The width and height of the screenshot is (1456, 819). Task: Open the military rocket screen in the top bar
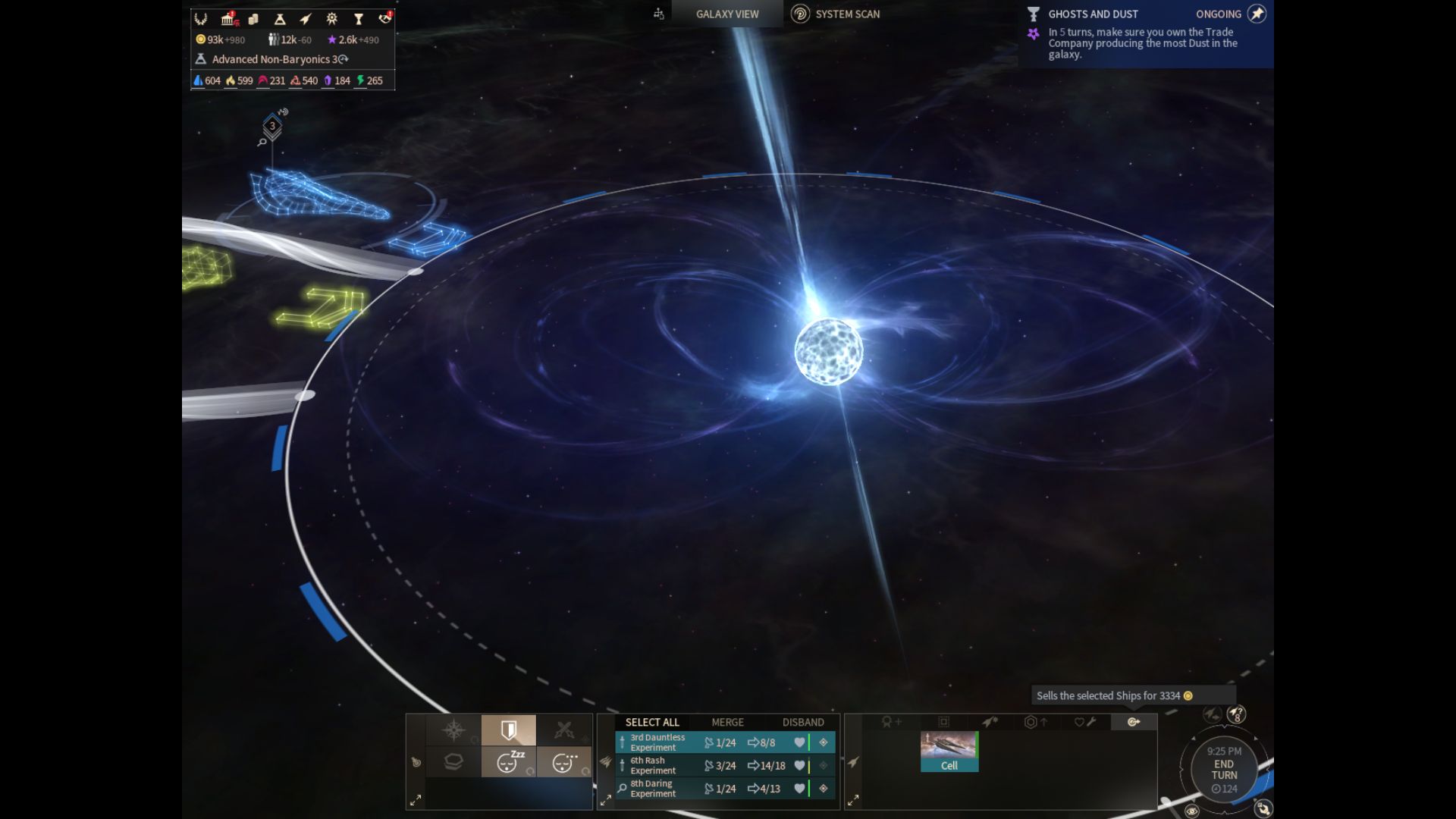pyautogui.click(x=306, y=19)
